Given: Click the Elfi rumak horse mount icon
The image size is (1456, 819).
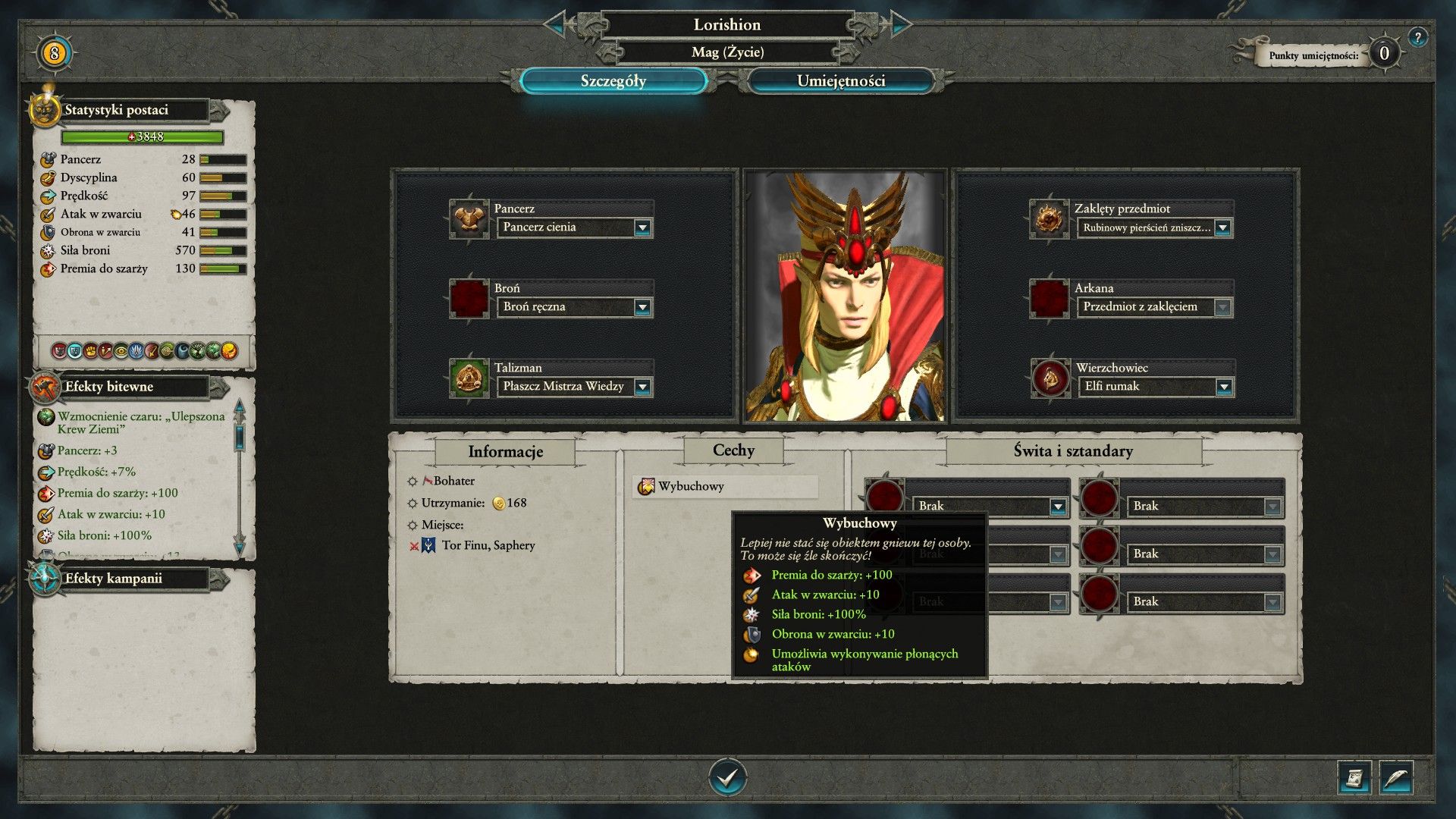Looking at the screenshot, I should click(1050, 378).
